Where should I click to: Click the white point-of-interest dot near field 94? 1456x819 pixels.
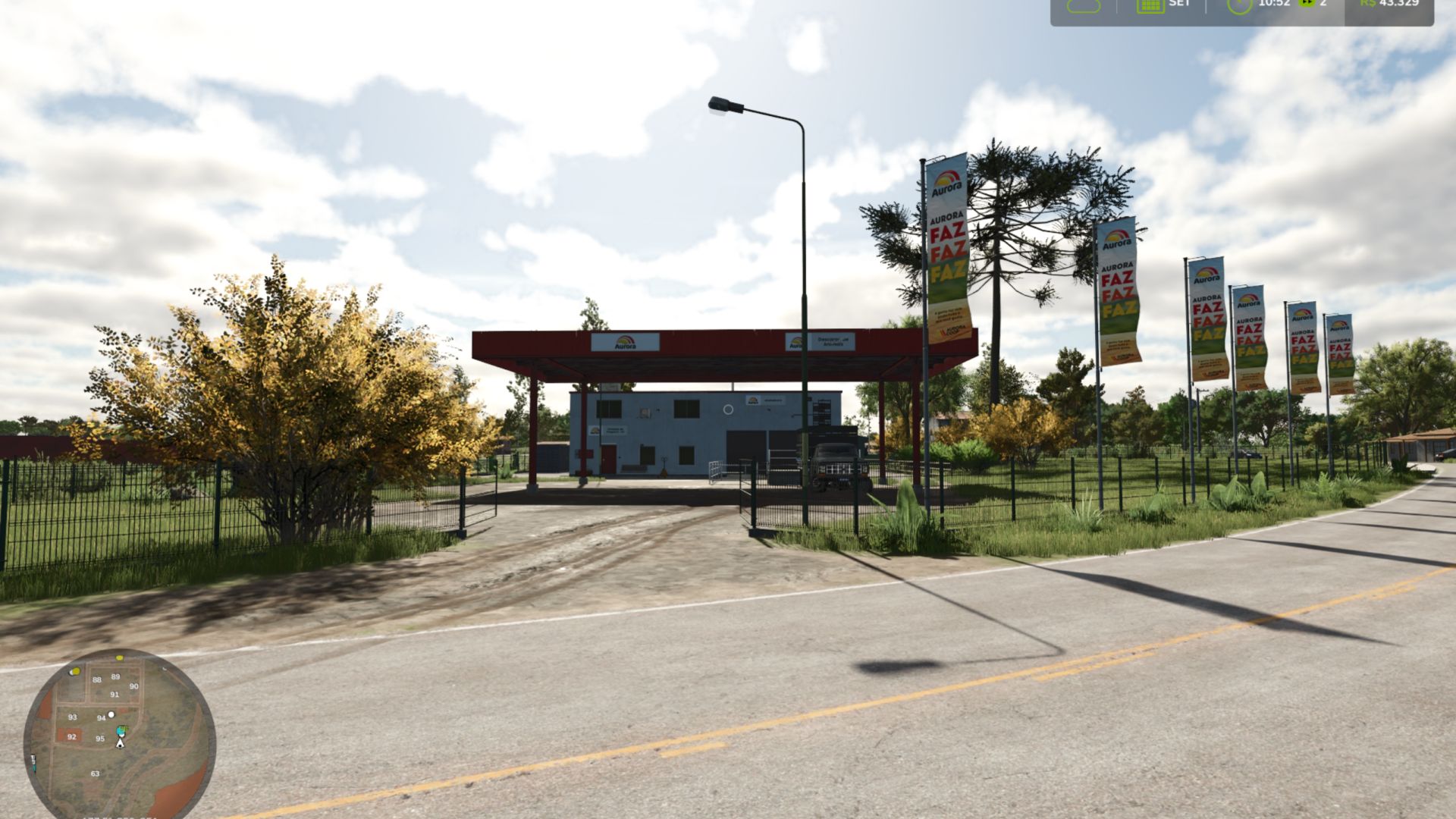click(x=111, y=714)
